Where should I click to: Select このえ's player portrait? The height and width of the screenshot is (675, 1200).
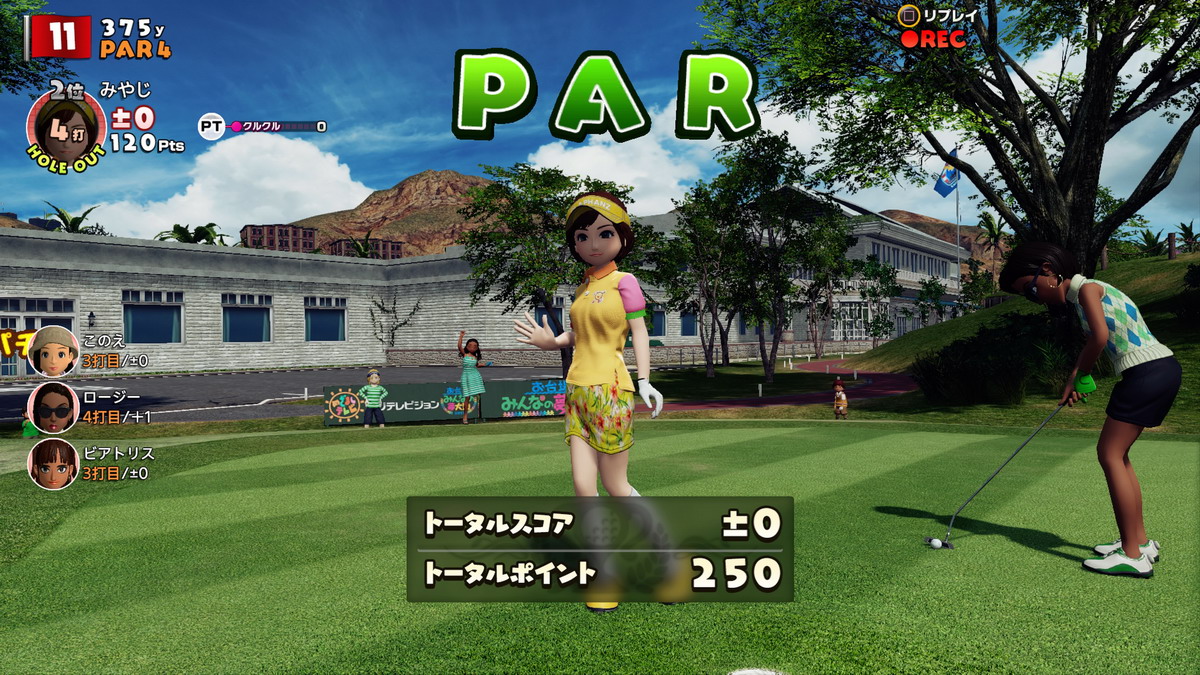click(x=53, y=350)
